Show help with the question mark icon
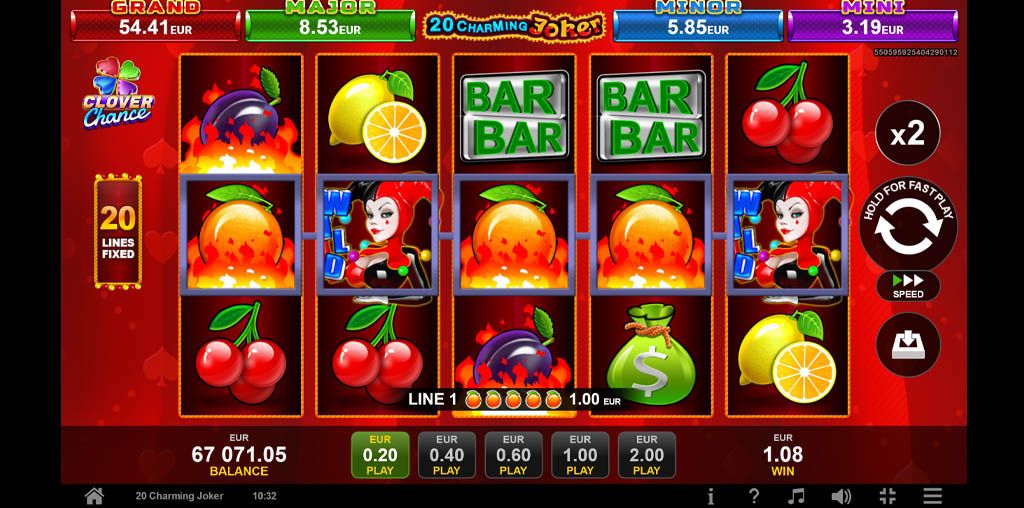 point(754,496)
